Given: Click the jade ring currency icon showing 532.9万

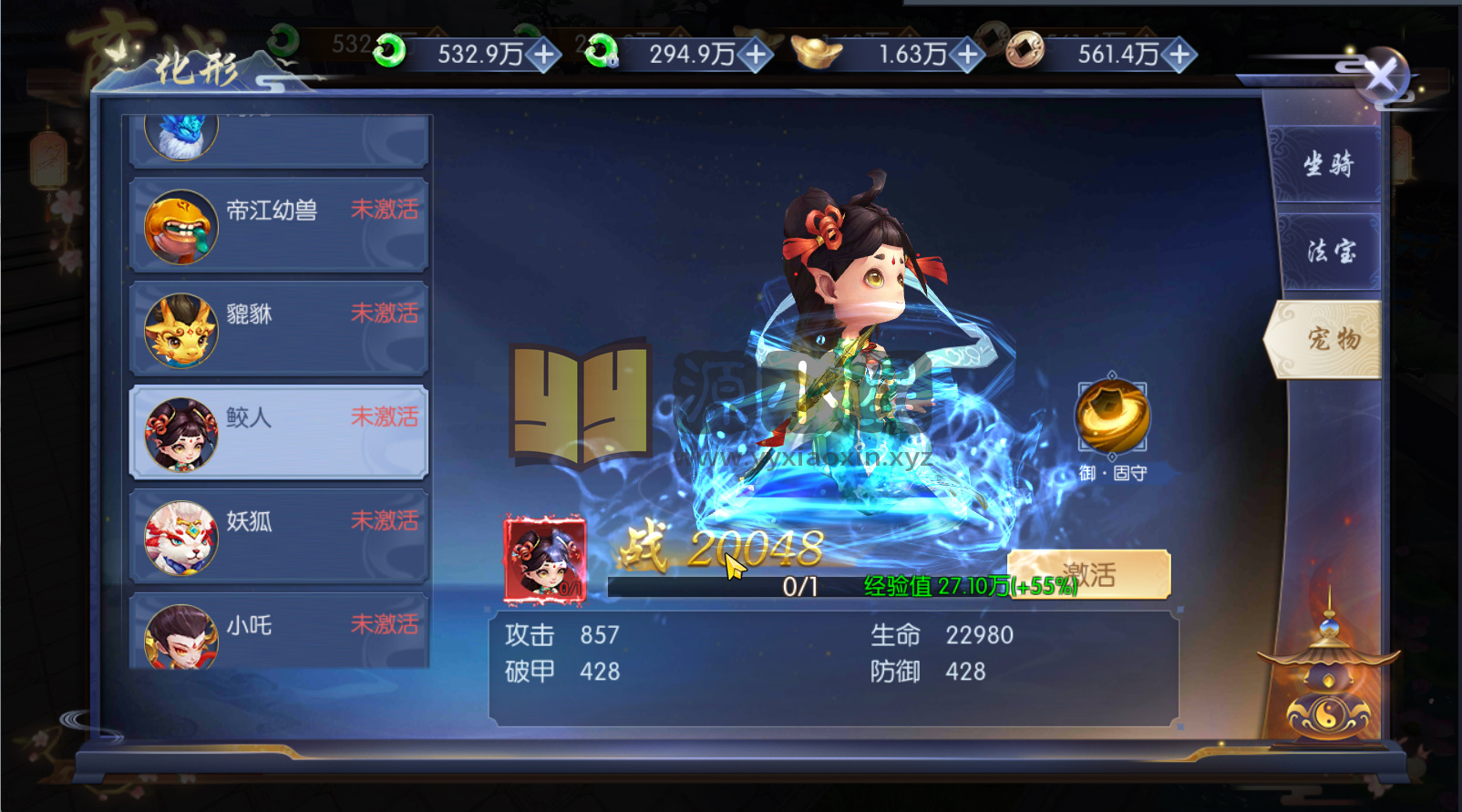Looking at the screenshot, I should [x=389, y=54].
